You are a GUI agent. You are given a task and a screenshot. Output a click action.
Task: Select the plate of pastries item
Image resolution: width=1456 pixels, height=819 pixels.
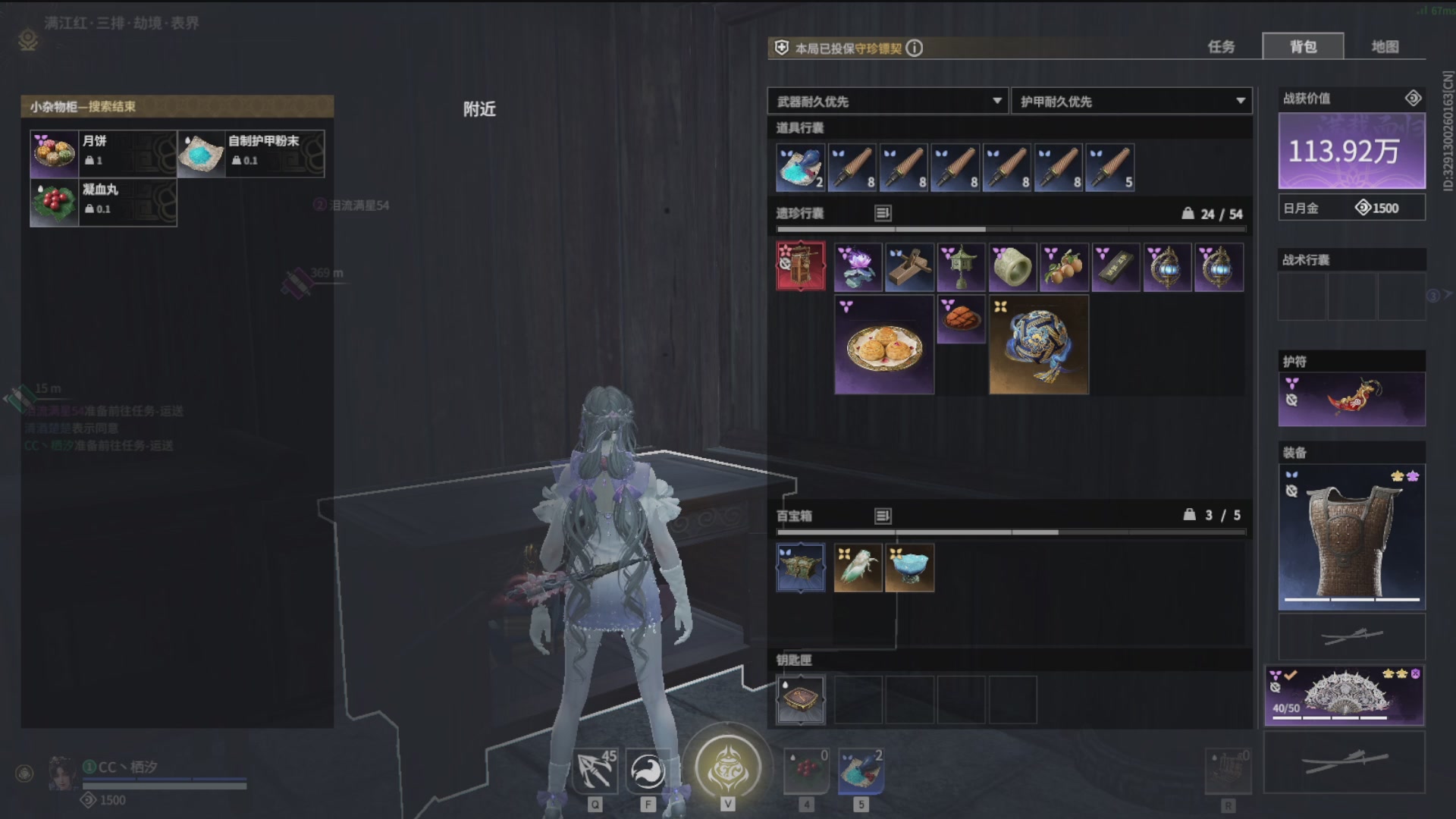click(884, 346)
